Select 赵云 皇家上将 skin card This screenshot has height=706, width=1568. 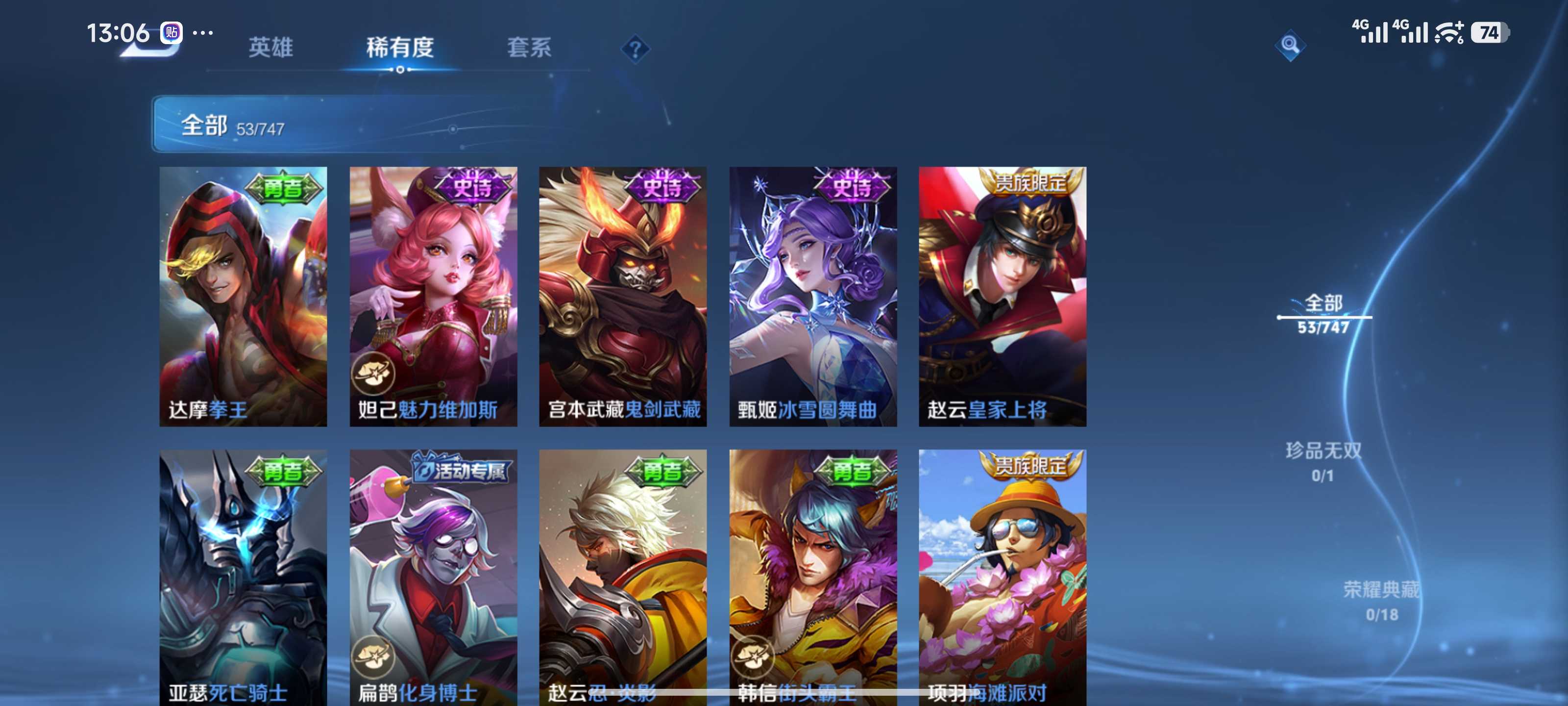click(1002, 296)
